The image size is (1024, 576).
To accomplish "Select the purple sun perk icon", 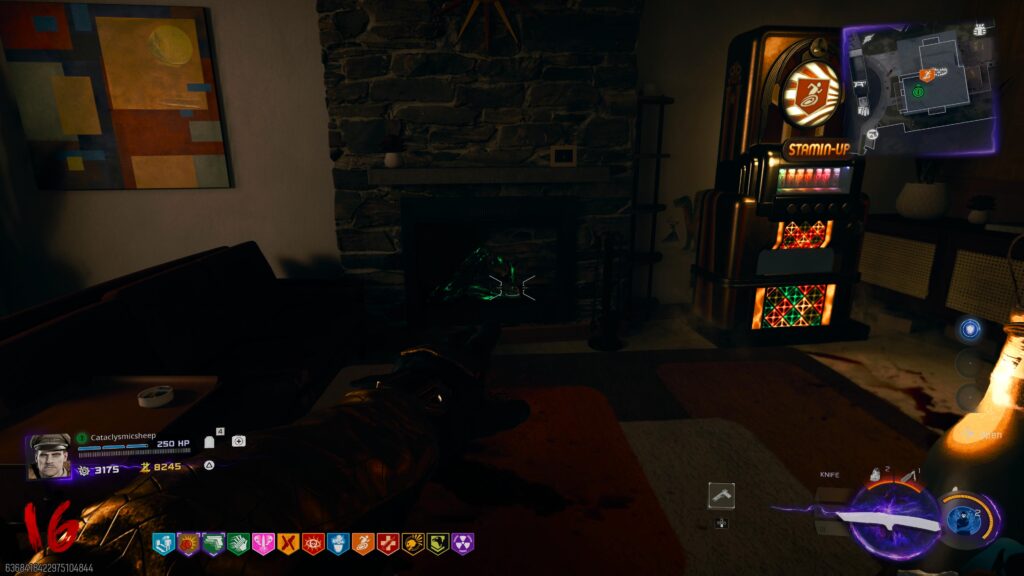I will coord(188,544).
